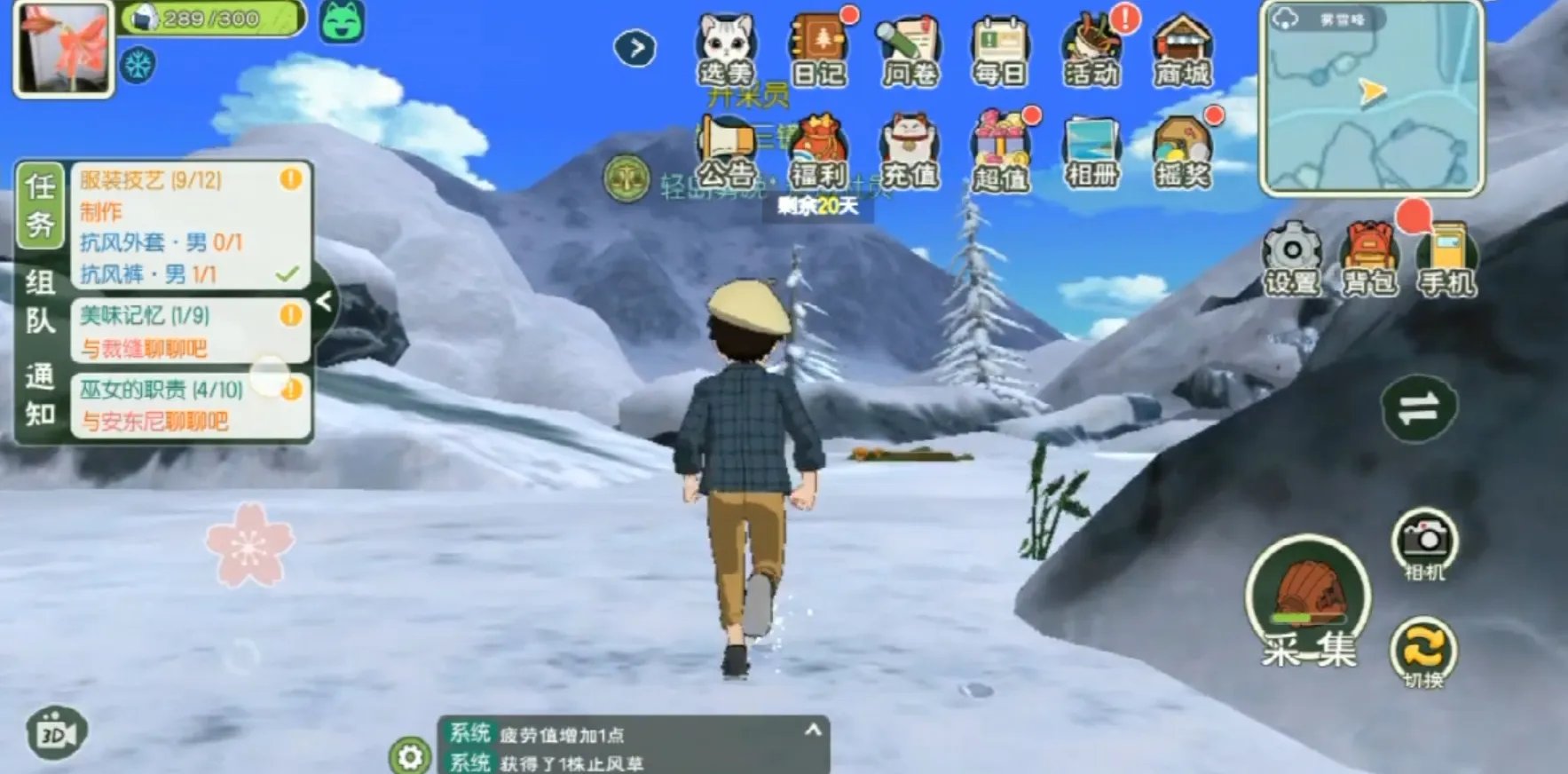Open the 手机 phone menu
This screenshot has height=774, width=1568.
1446,257
